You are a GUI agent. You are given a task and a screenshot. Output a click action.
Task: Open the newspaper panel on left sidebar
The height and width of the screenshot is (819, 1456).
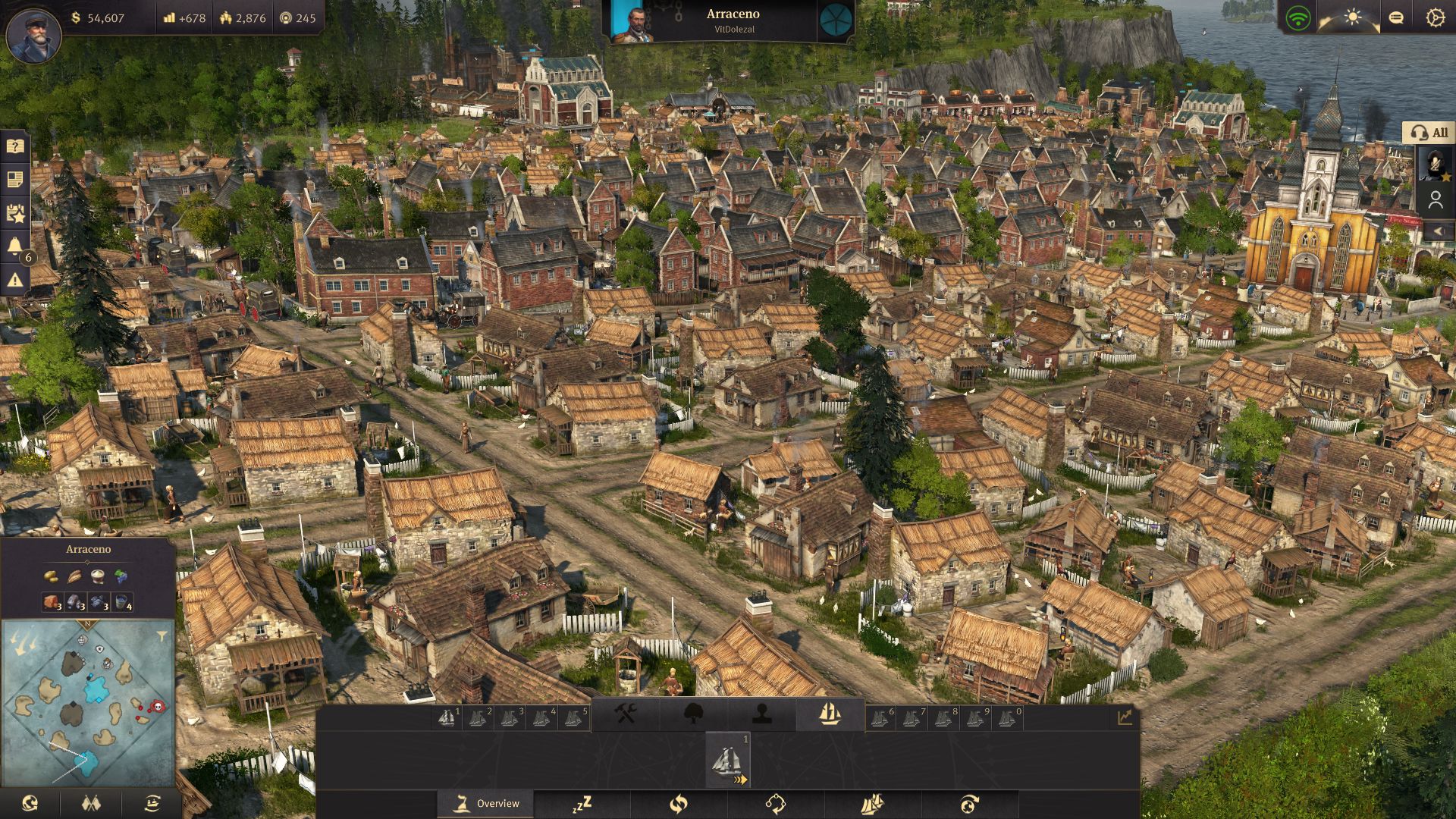[15, 180]
